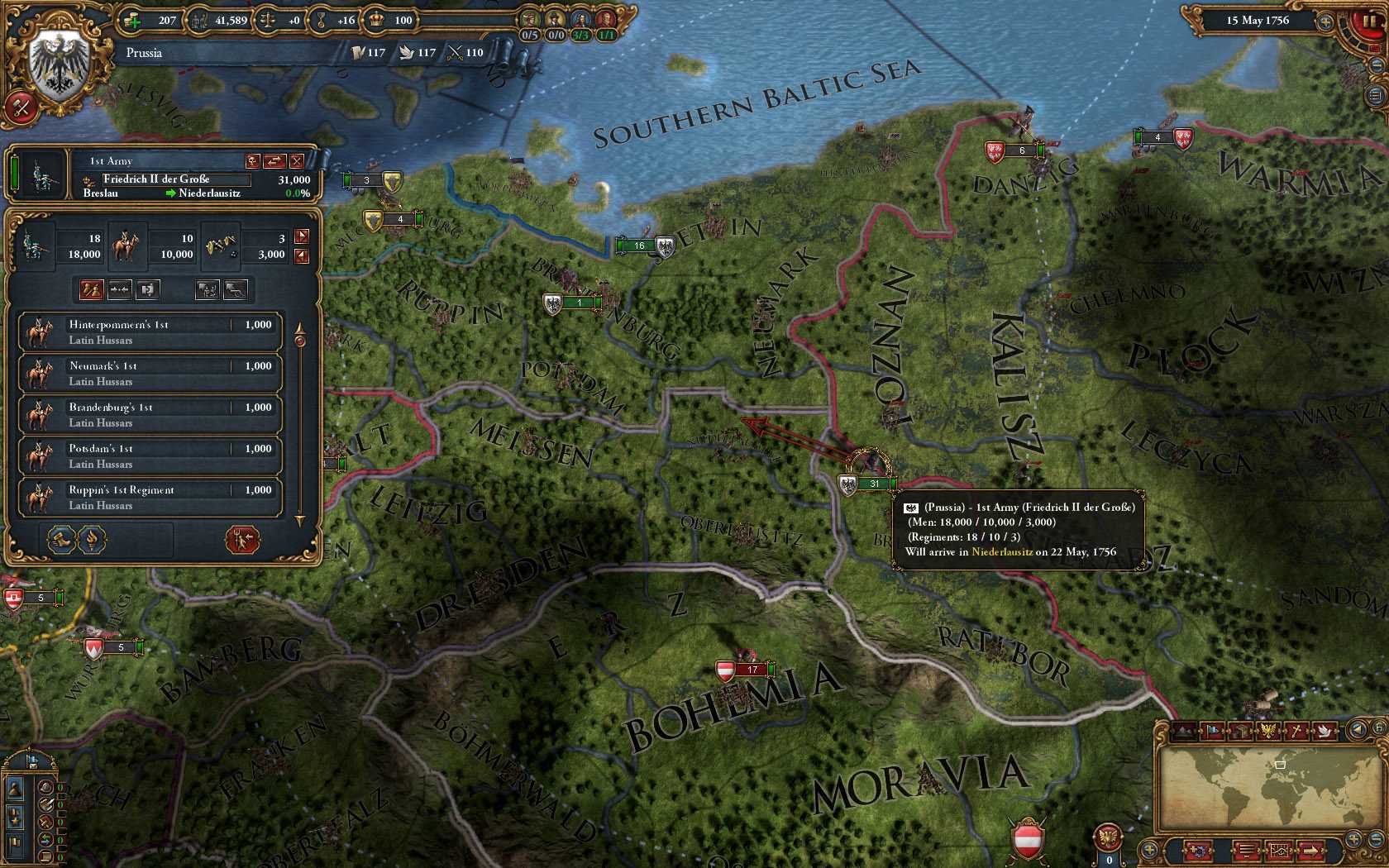This screenshot has width=1389, height=868.
Task: Toggle the topmost green message filter on left sidebar
Action: [x=60, y=786]
